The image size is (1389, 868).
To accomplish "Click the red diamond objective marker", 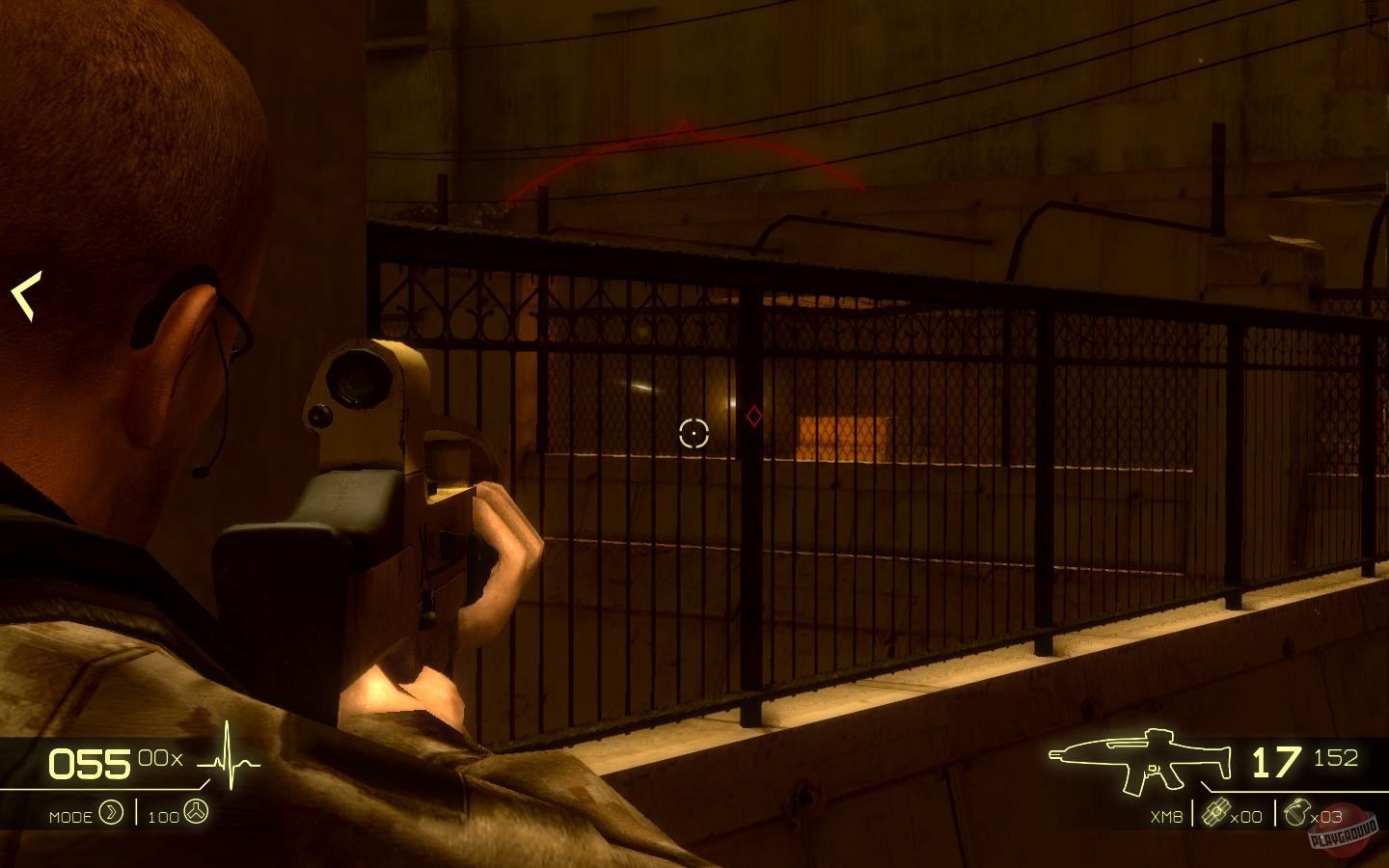I will [754, 417].
